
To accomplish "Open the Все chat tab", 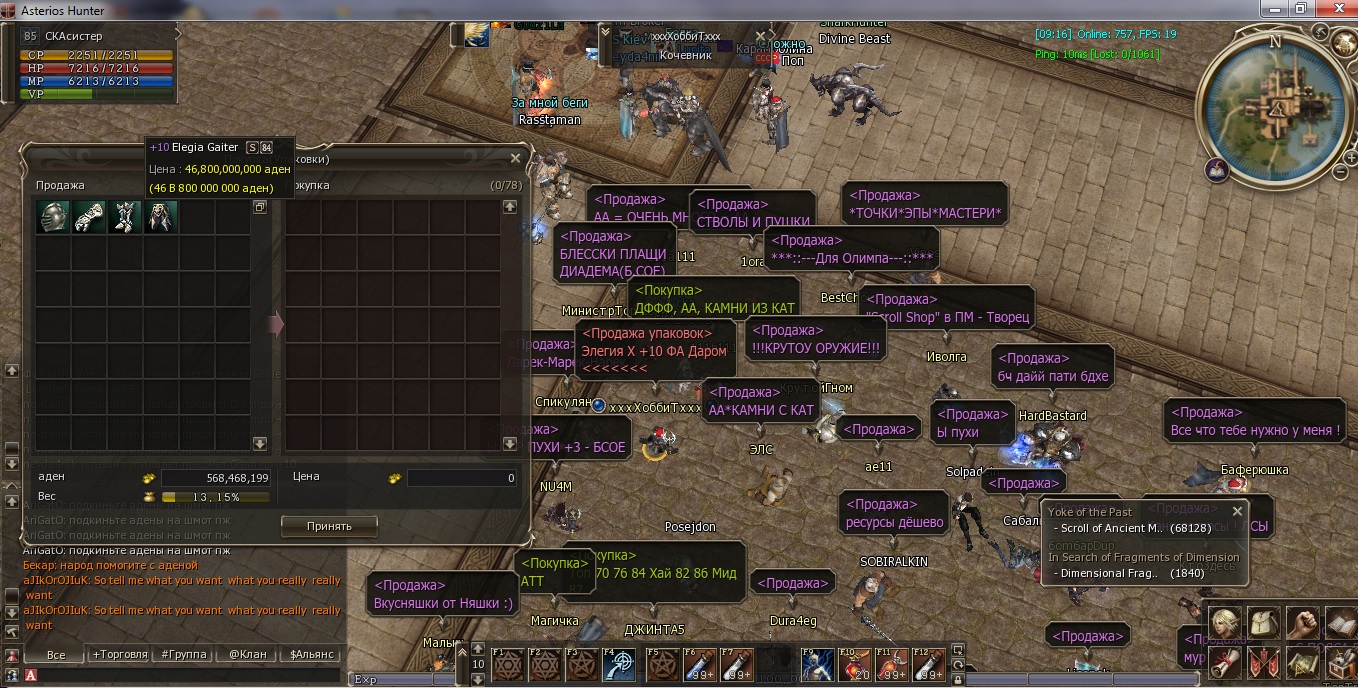I will pyautogui.click(x=56, y=655).
